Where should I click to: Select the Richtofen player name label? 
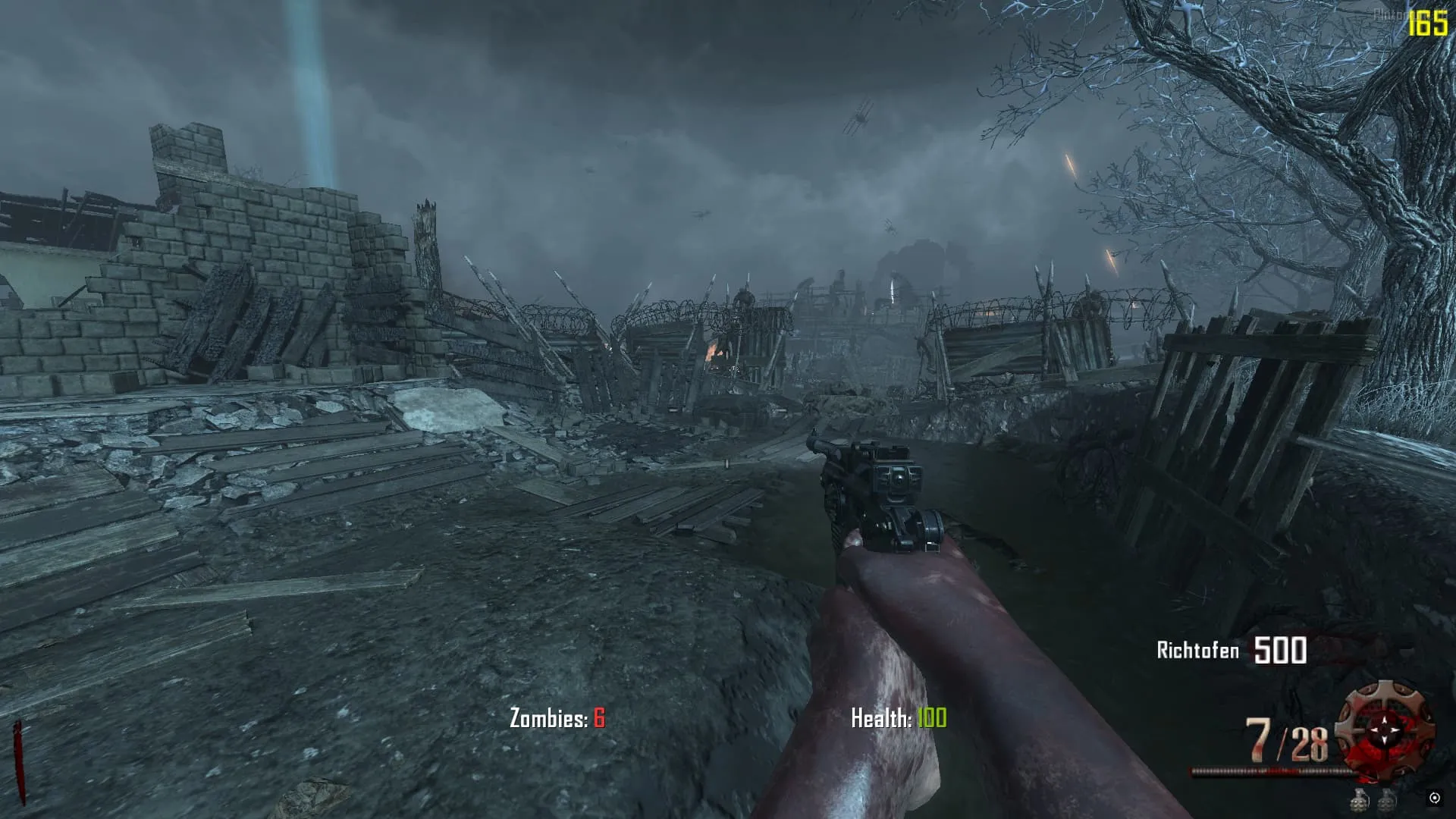coord(1197,651)
